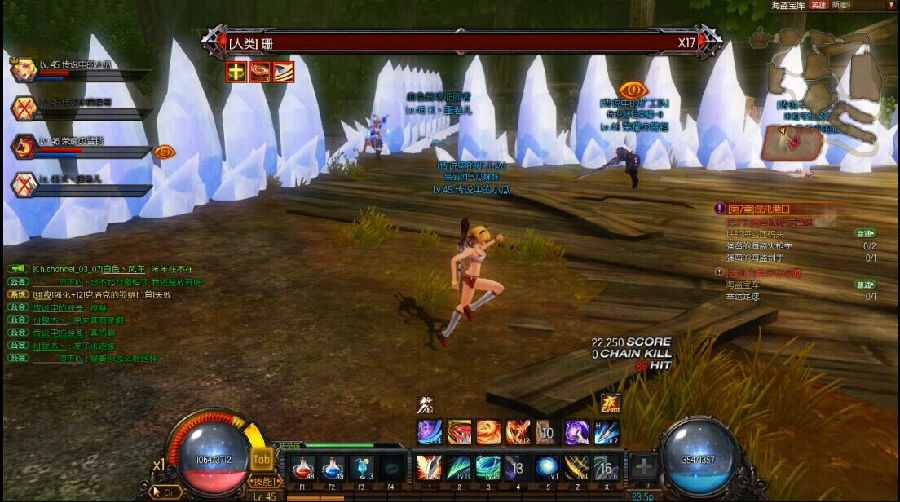Select the blonde party member portrait
900x502 pixels.
pos(24,69)
